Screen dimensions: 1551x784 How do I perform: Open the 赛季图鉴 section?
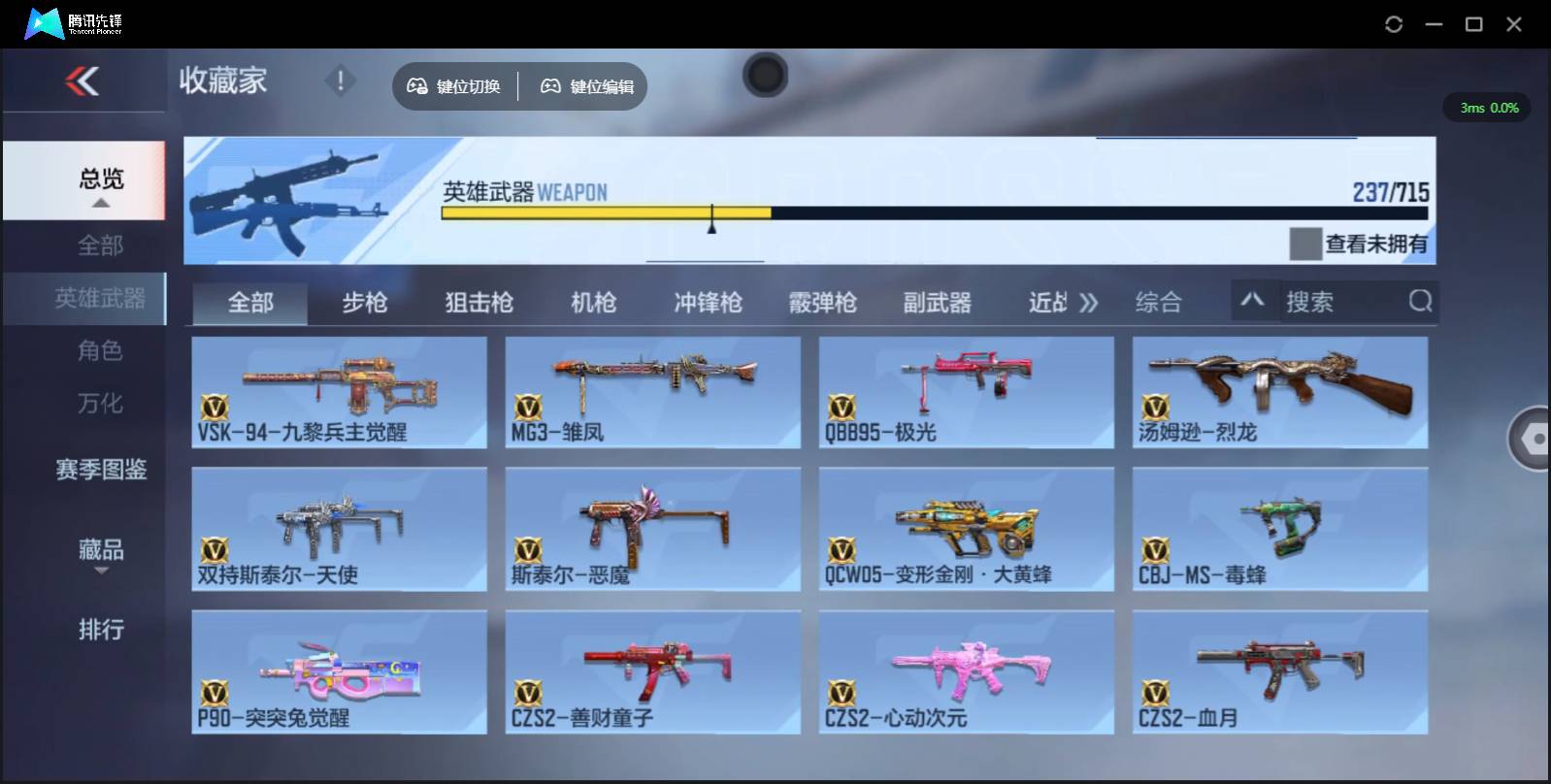101,470
